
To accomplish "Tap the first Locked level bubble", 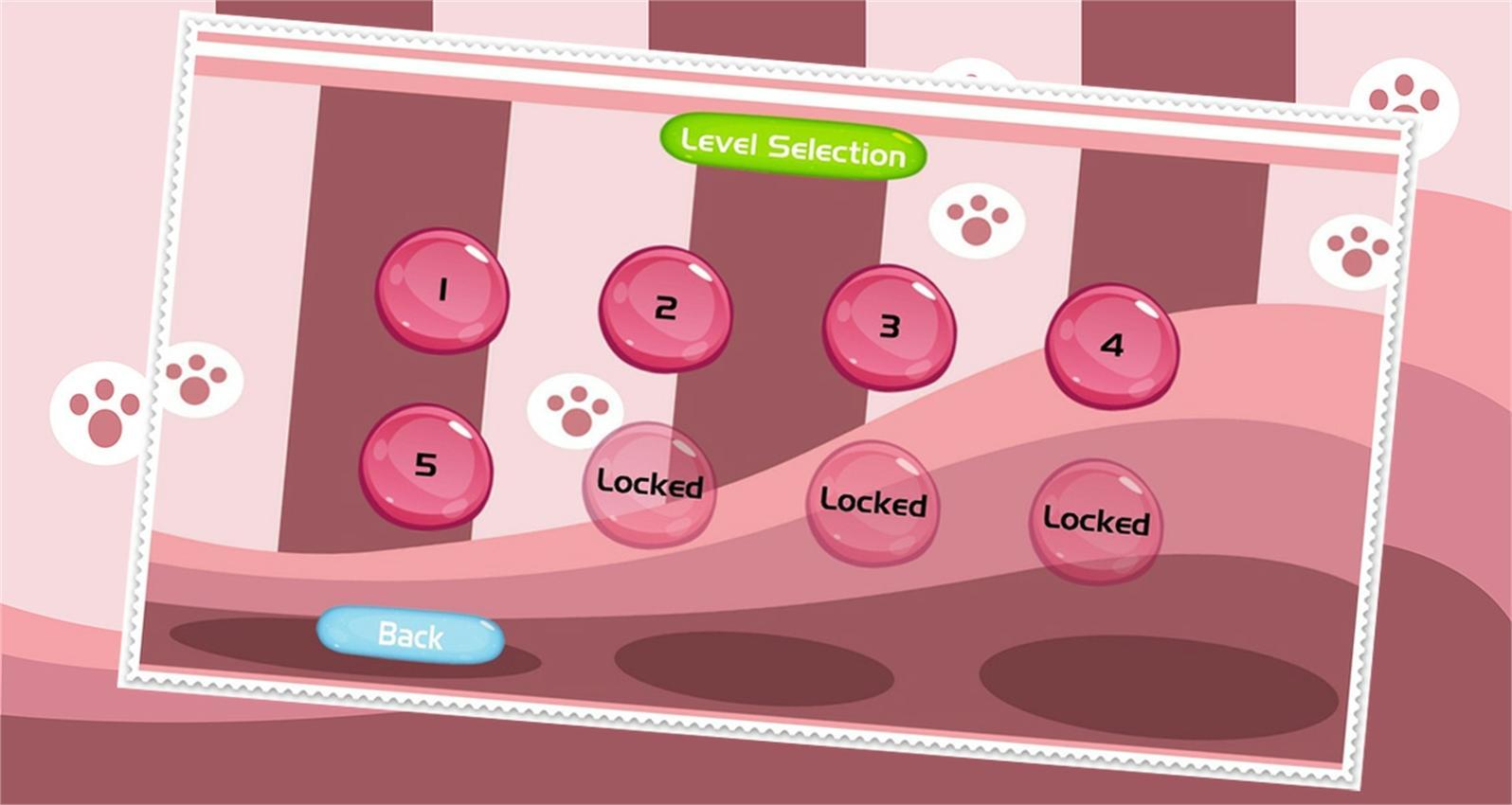I will coord(649,485).
